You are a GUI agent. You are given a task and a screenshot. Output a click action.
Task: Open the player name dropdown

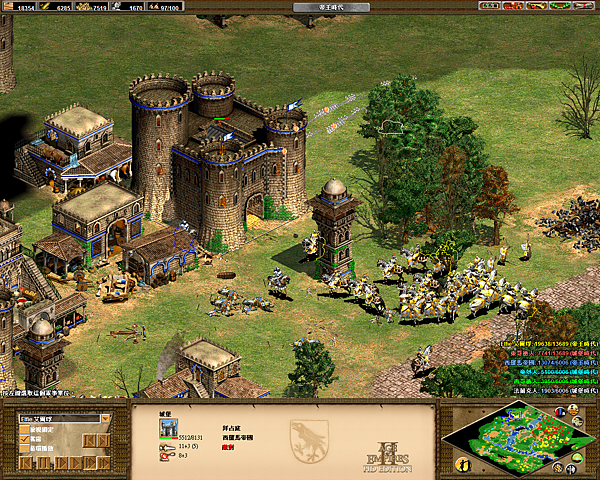click(106, 419)
